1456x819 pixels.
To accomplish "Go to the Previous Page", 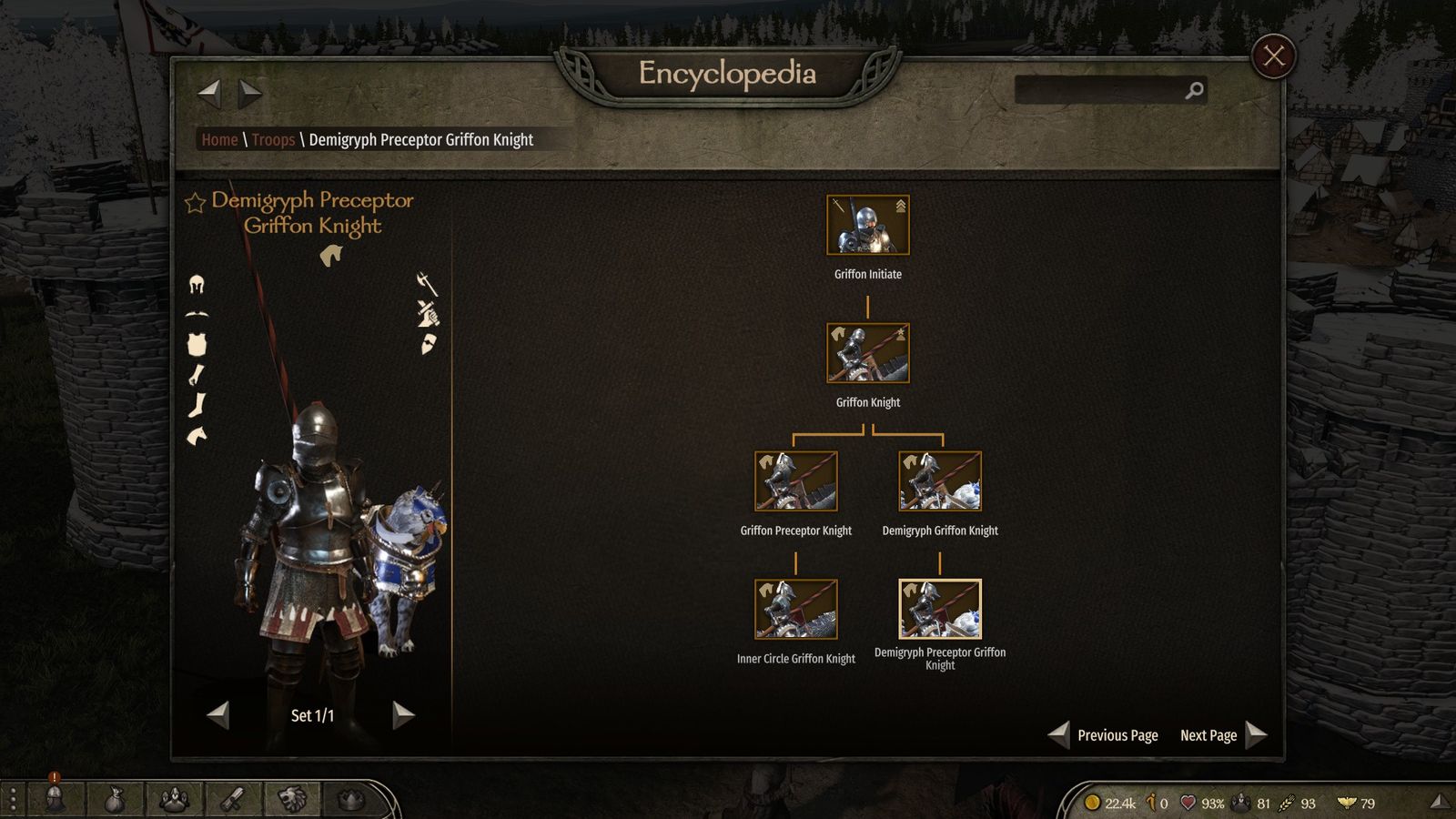I will pos(1104,735).
